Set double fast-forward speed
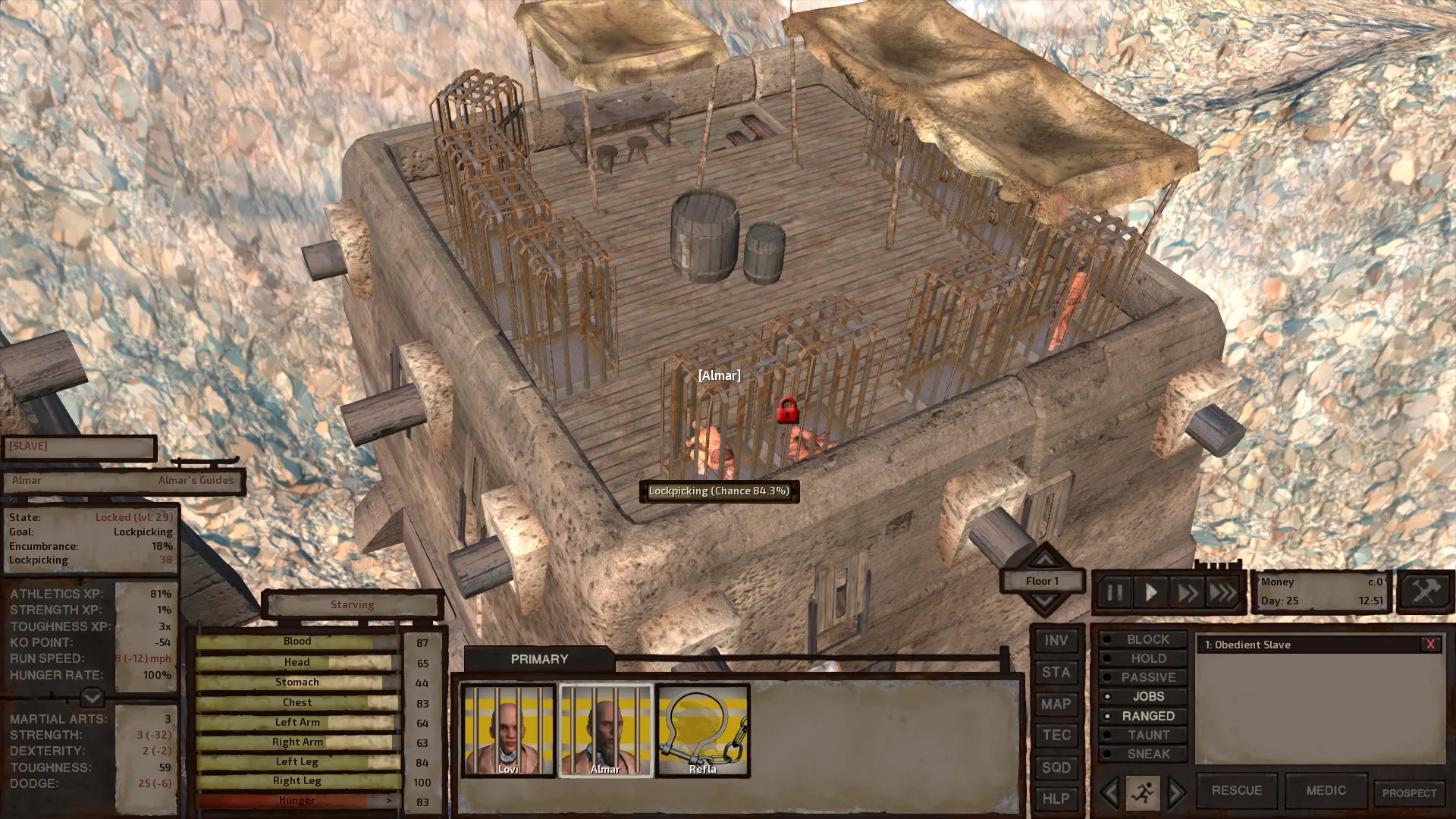This screenshot has width=1456, height=819. coord(1187,592)
